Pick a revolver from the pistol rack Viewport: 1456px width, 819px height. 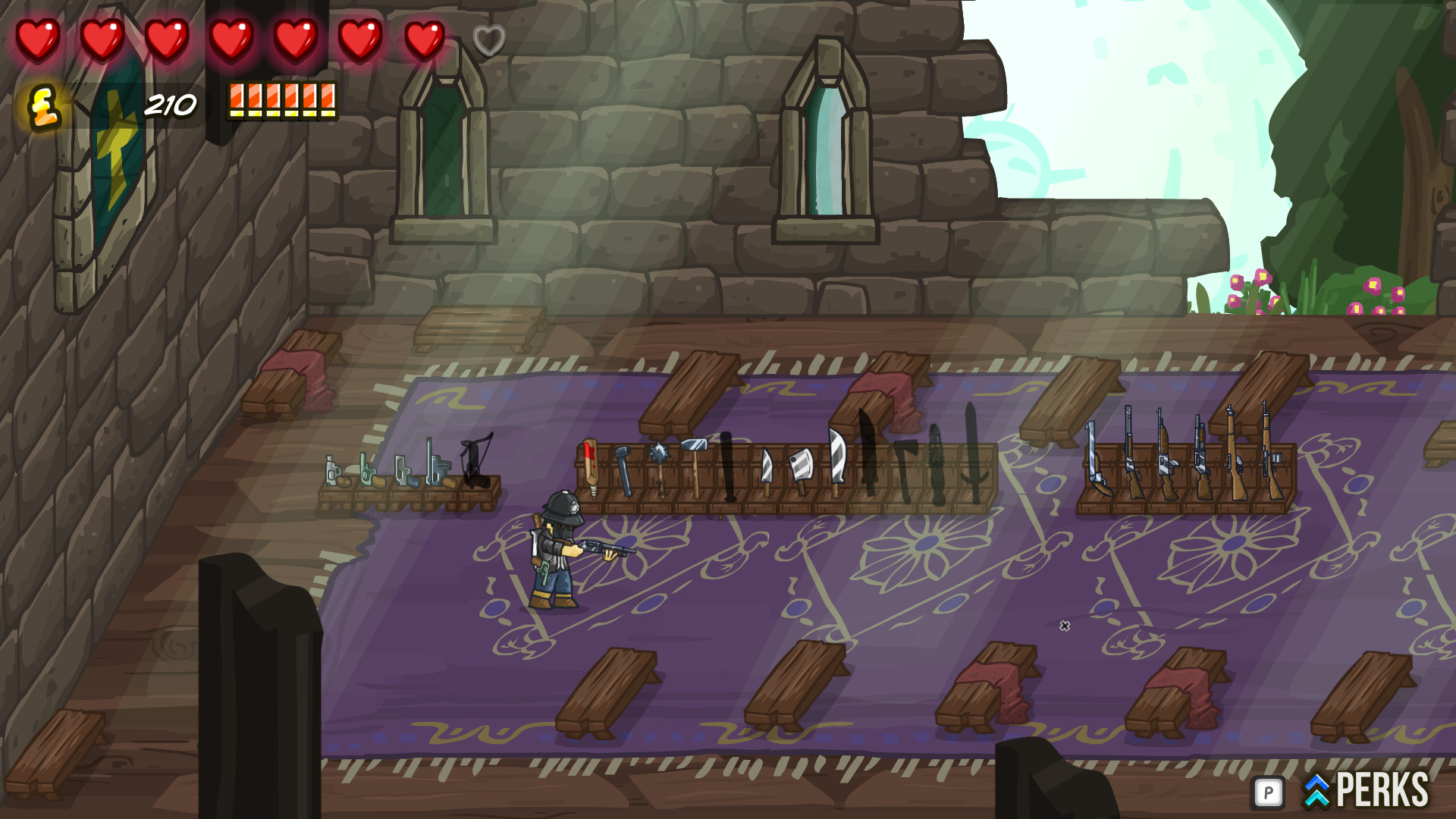point(368,472)
